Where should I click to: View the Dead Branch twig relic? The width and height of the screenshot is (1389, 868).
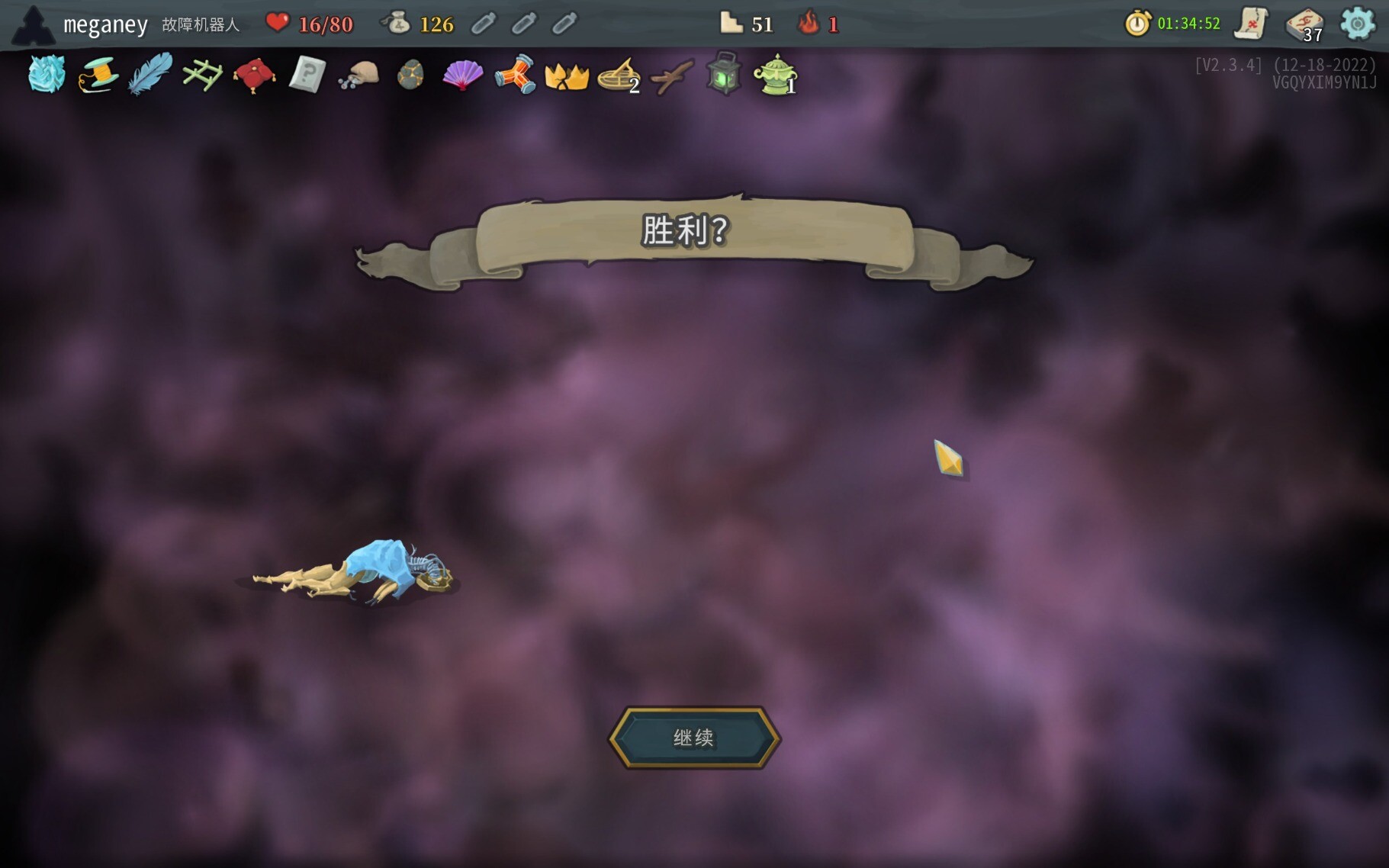(x=671, y=76)
